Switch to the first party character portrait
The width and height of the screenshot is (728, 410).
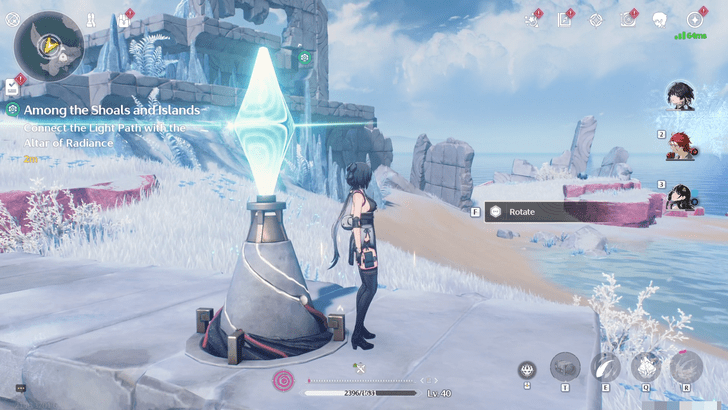[681, 97]
